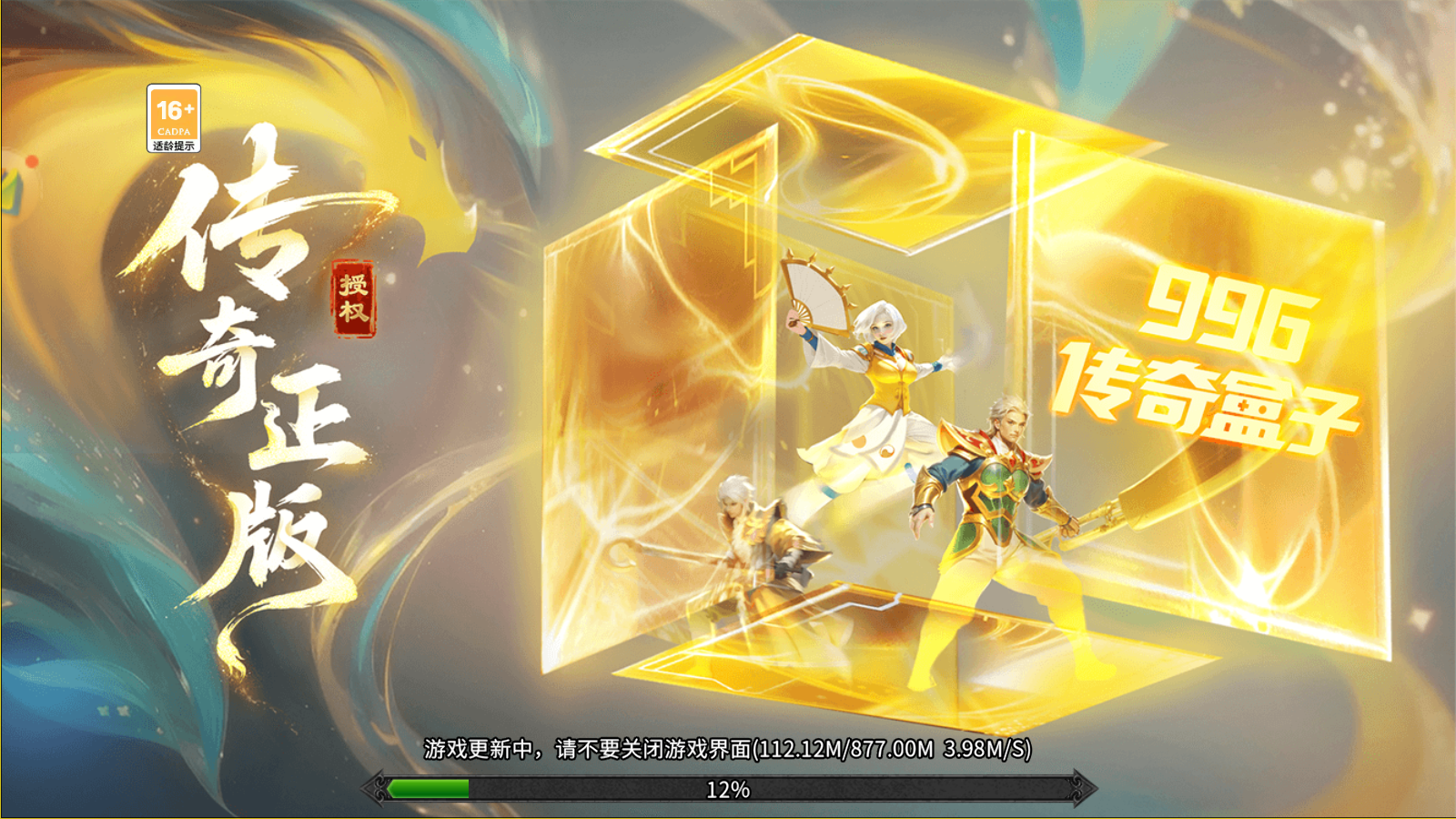Screen dimensions: 1456x819
Task: Expand the half-hidden floating widget with red dot
Action: [14, 185]
